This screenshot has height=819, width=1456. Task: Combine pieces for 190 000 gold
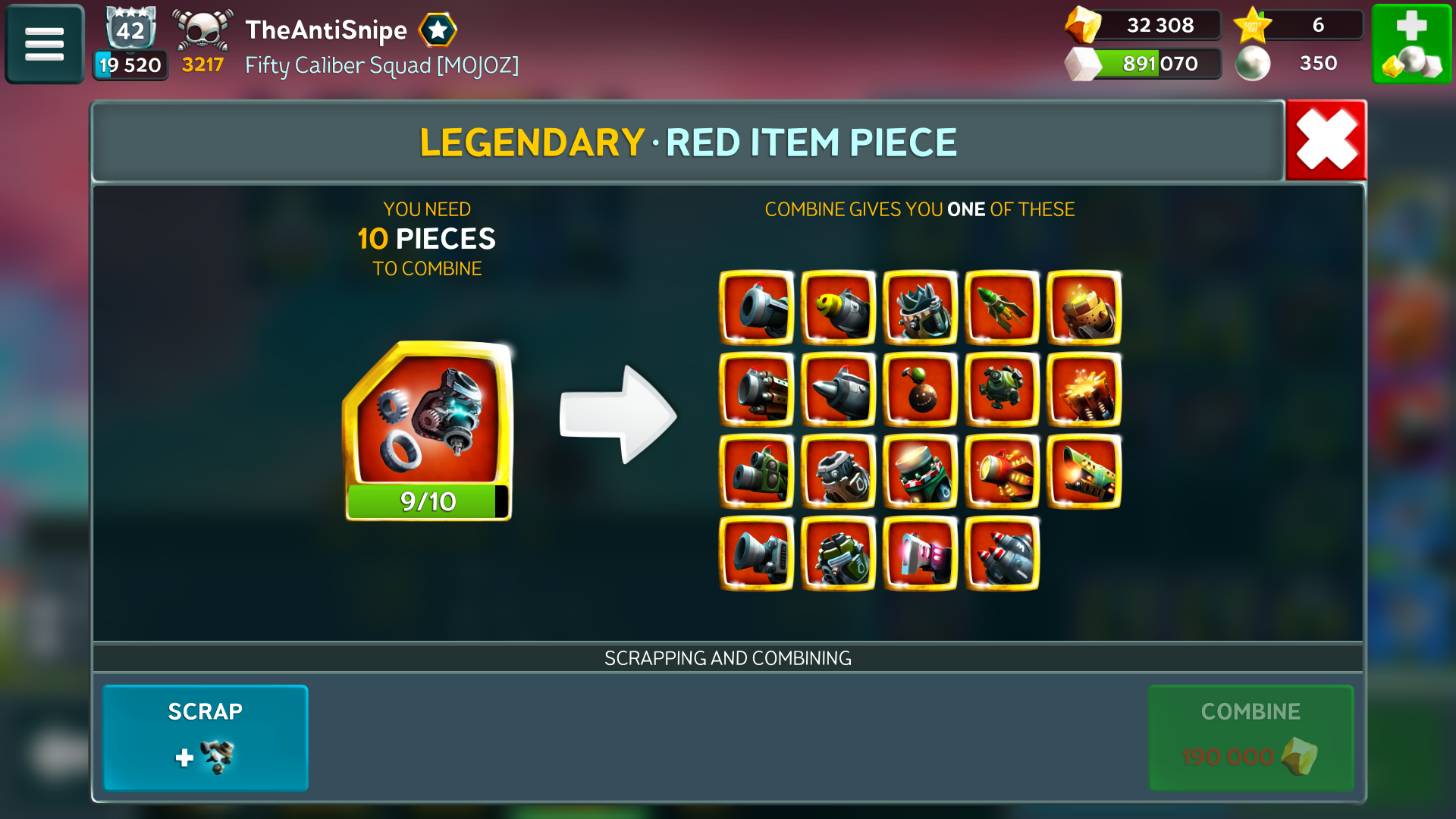[x=1250, y=737]
